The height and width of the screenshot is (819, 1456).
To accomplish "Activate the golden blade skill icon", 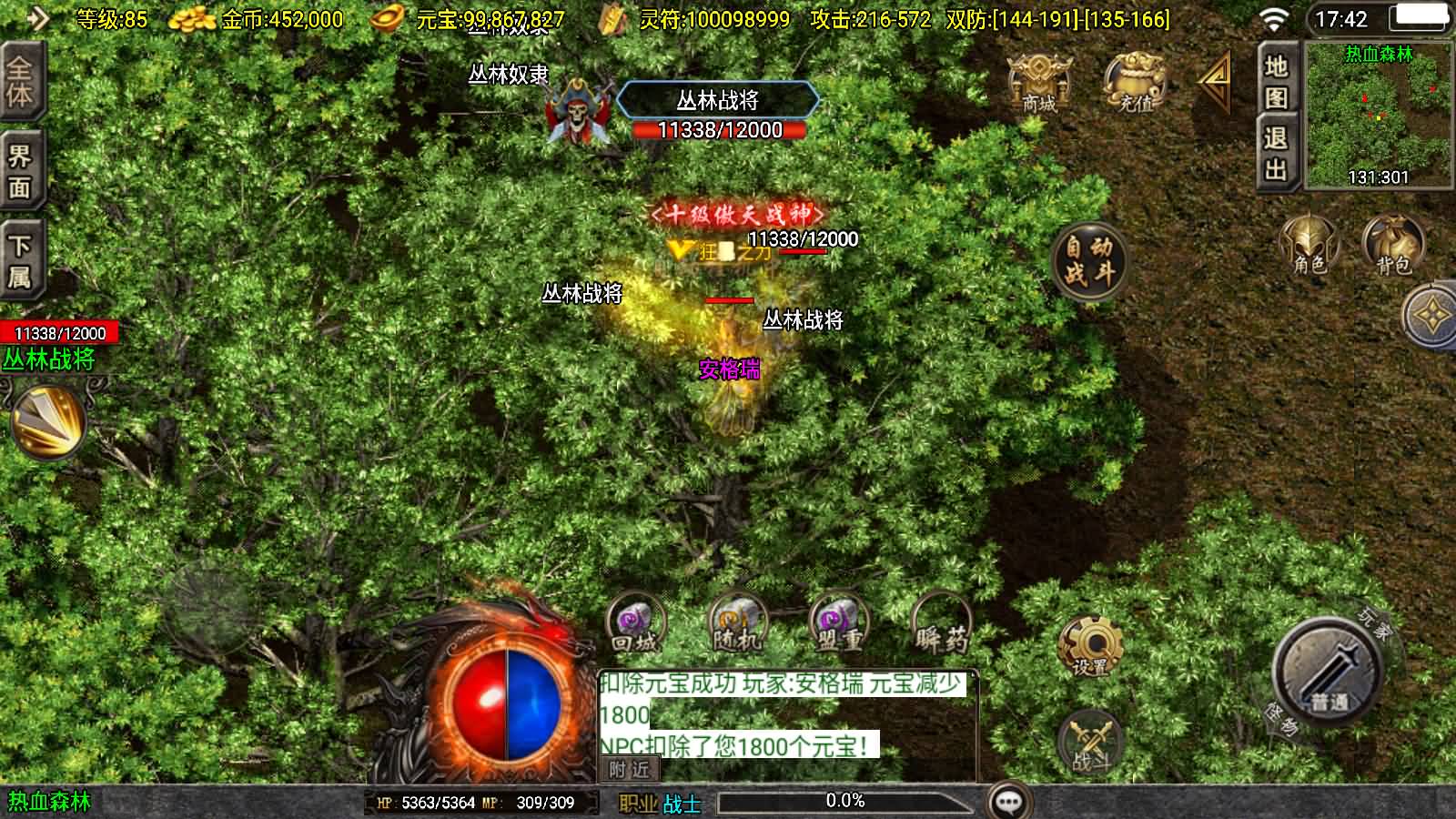I will [48, 421].
